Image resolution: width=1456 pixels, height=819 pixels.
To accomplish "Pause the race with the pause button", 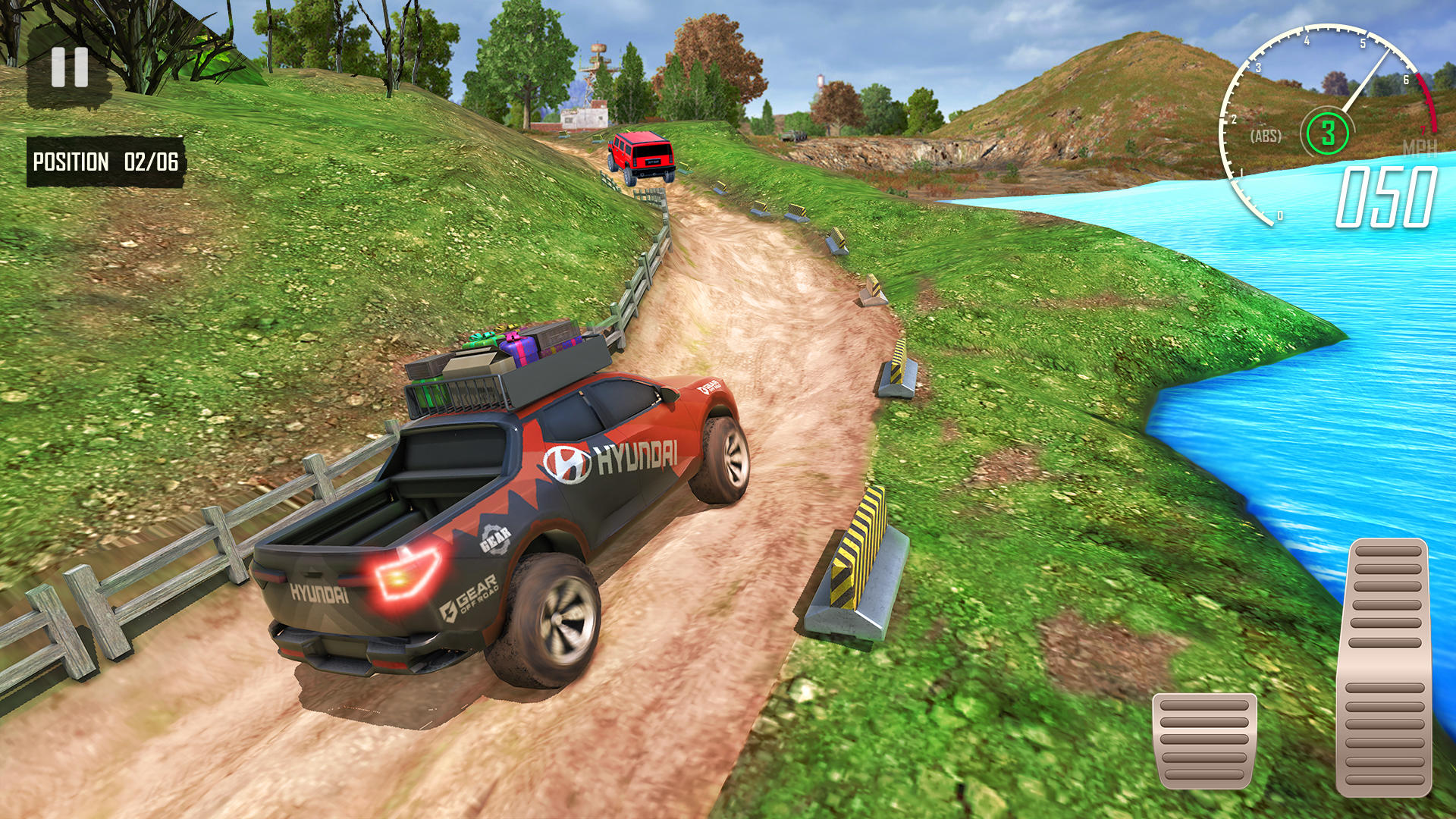I will [x=70, y=67].
